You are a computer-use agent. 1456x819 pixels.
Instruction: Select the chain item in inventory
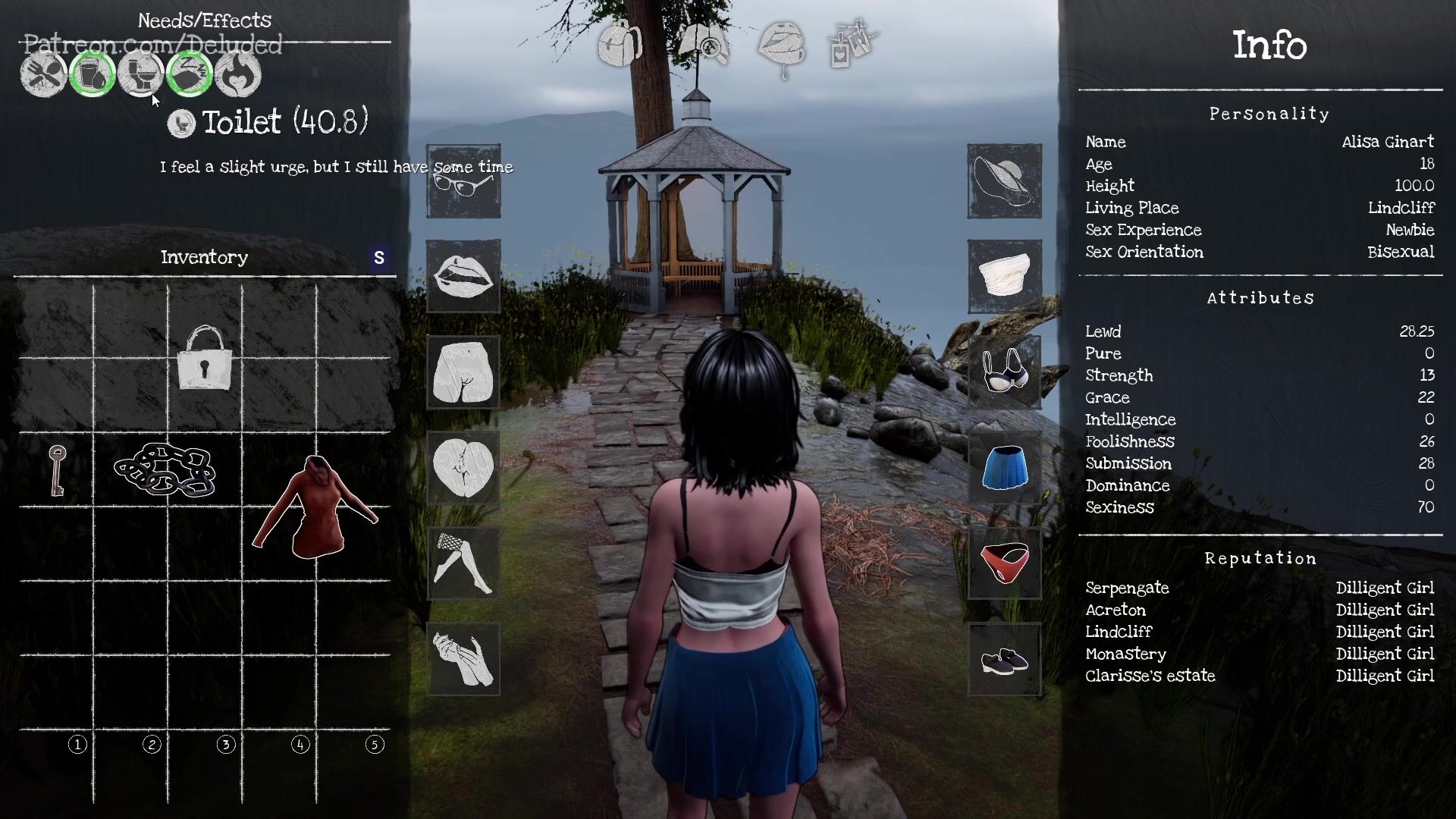click(x=165, y=470)
